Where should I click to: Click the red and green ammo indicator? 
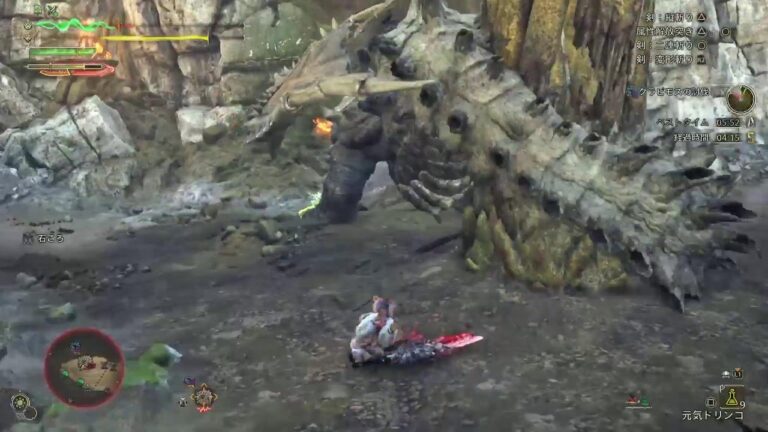click(x=638, y=401)
